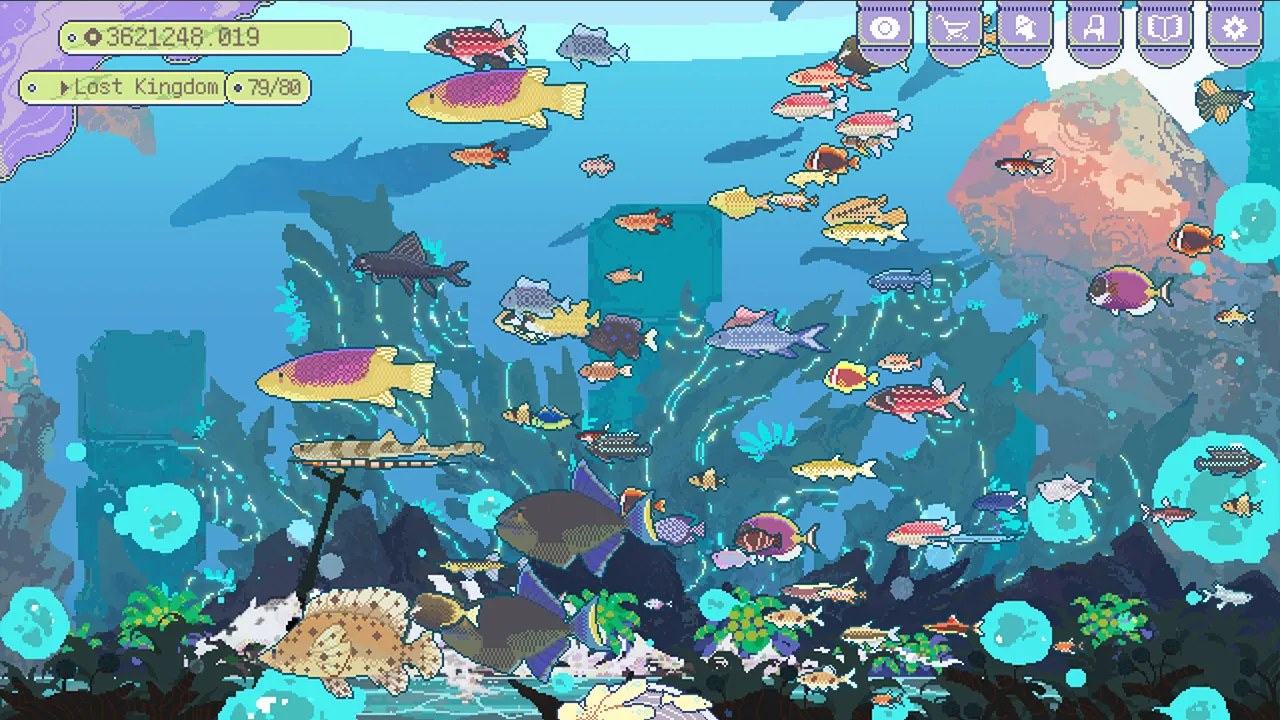This screenshot has height=720, width=1280.
Task: Click the fish bag banner icon
Action: (1024, 28)
